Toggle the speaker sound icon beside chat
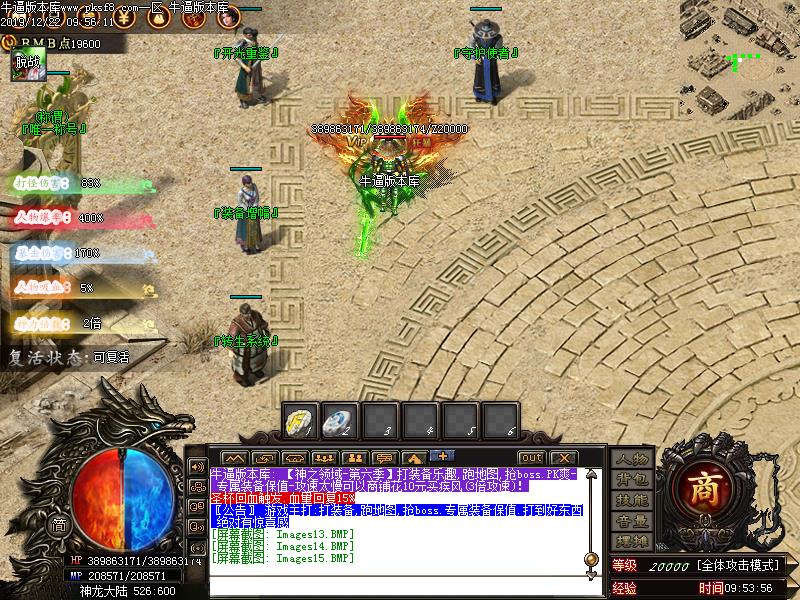 click(x=197, y=467)
